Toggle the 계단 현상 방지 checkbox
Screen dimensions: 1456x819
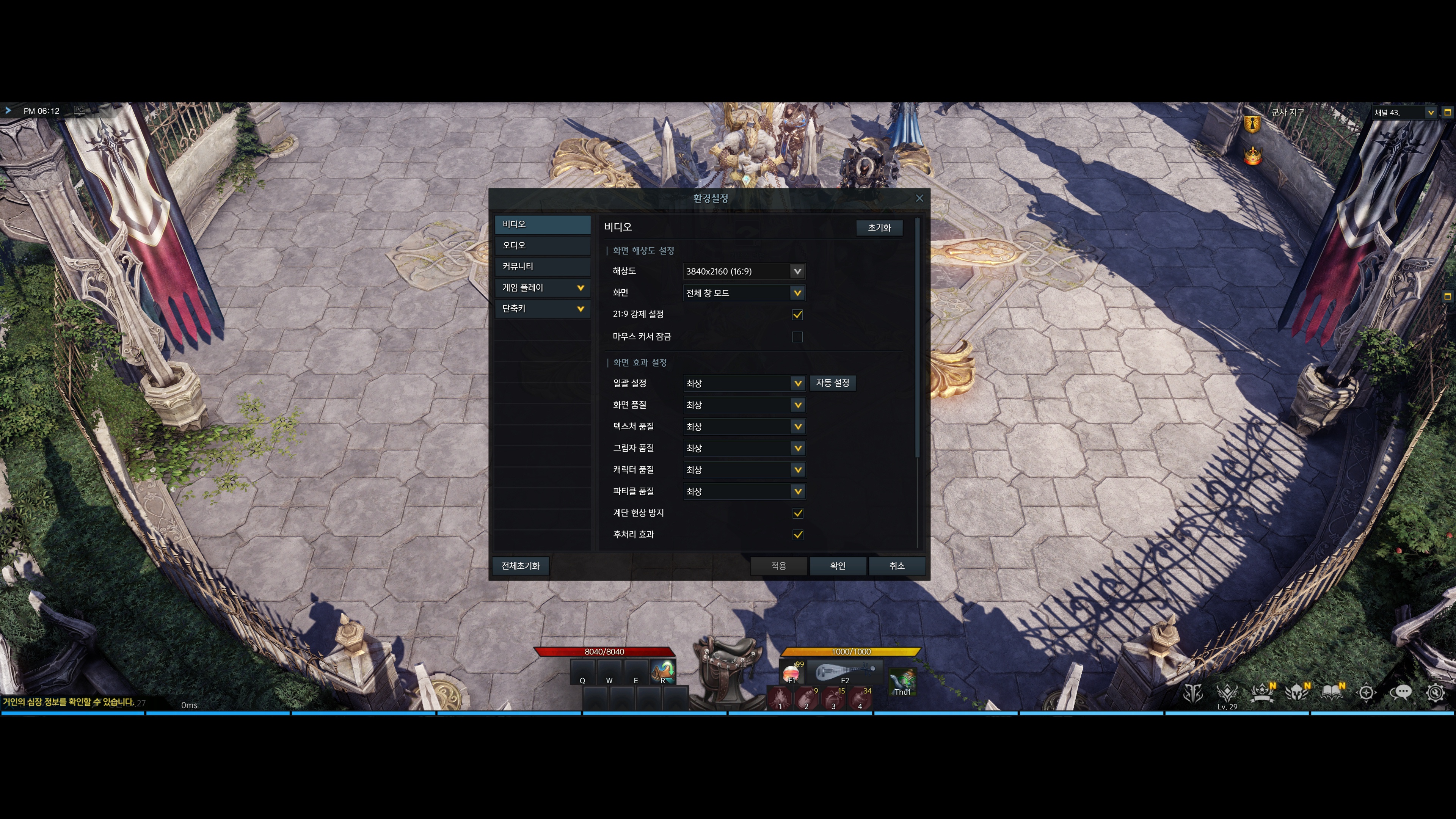pos(797,513)
